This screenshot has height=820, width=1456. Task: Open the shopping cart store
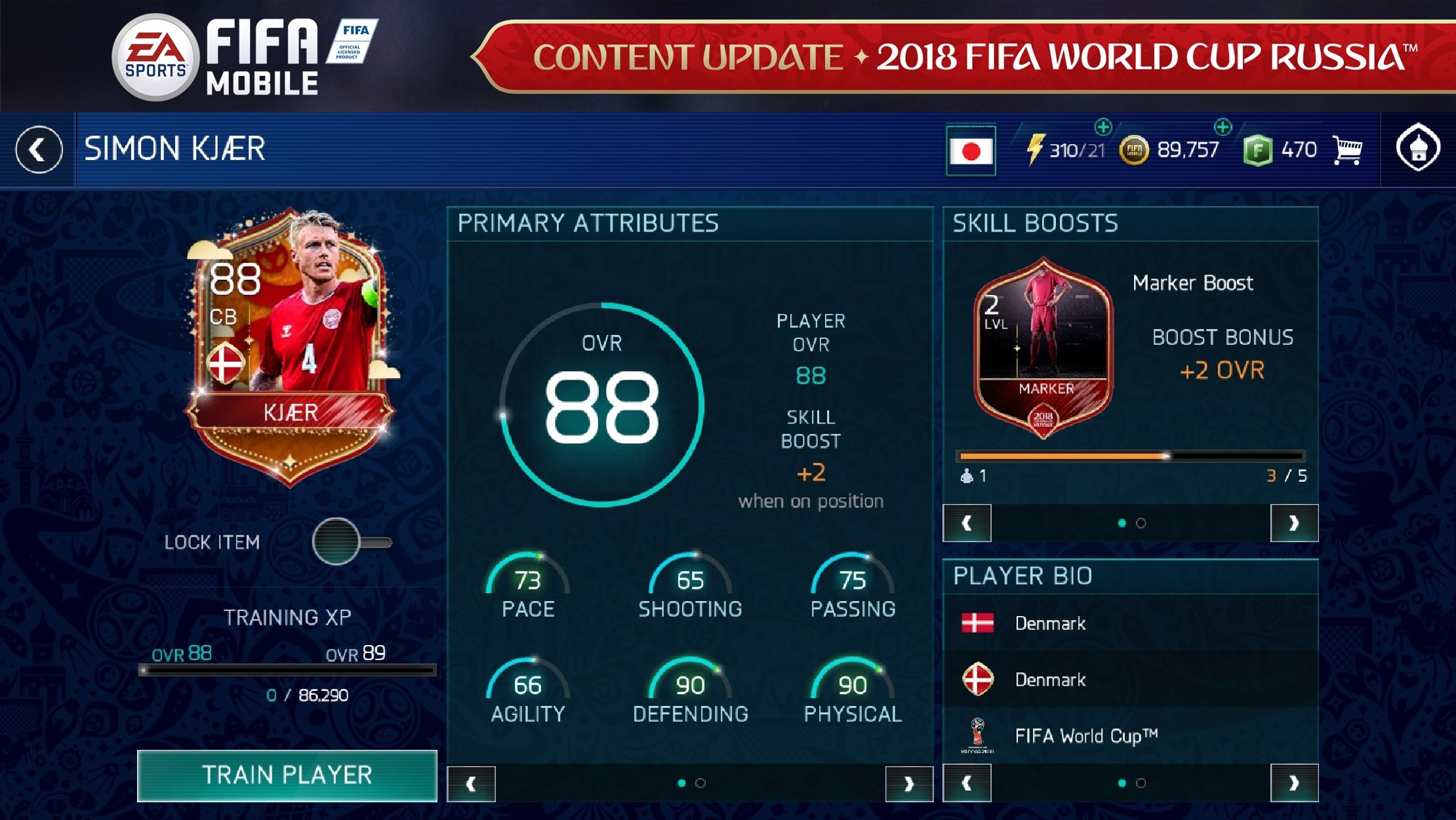[1348, 149]
